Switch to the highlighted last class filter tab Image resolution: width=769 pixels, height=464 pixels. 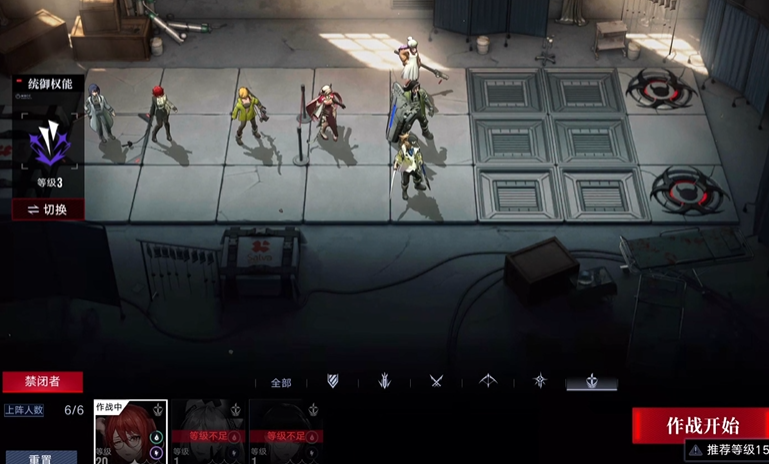pos(591,382)
